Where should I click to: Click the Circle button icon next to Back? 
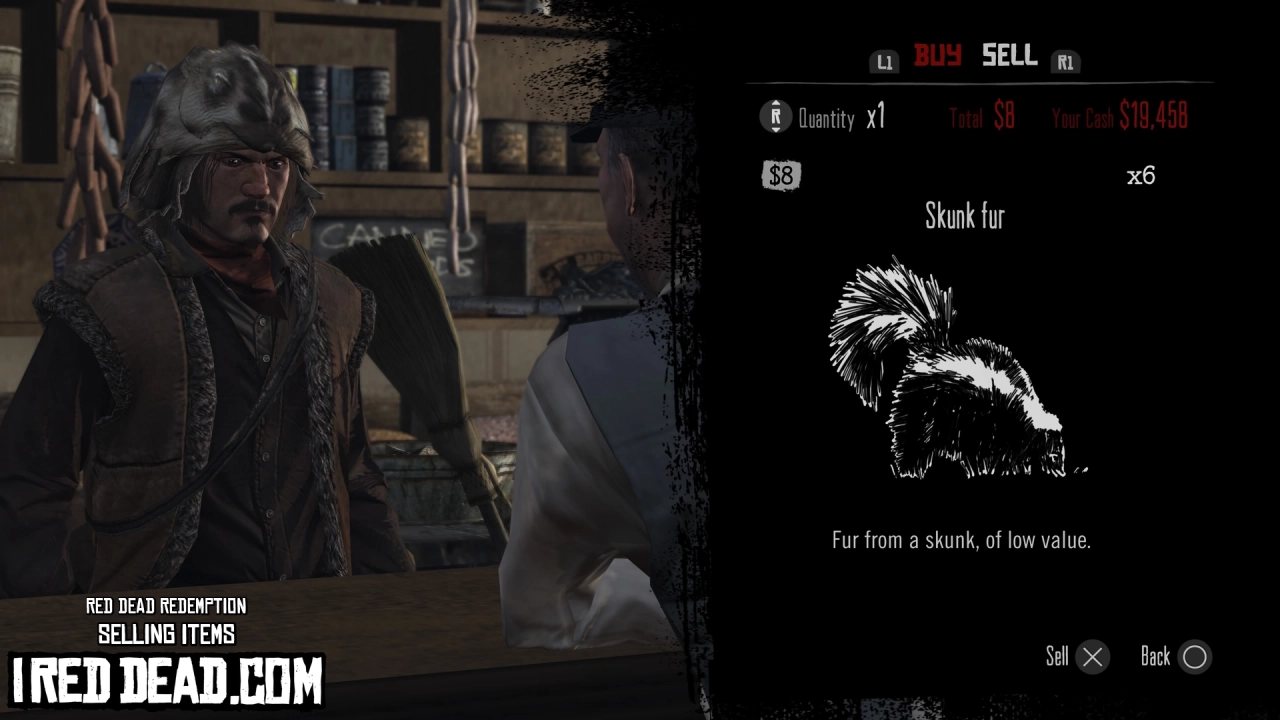tap(1195, 657)
